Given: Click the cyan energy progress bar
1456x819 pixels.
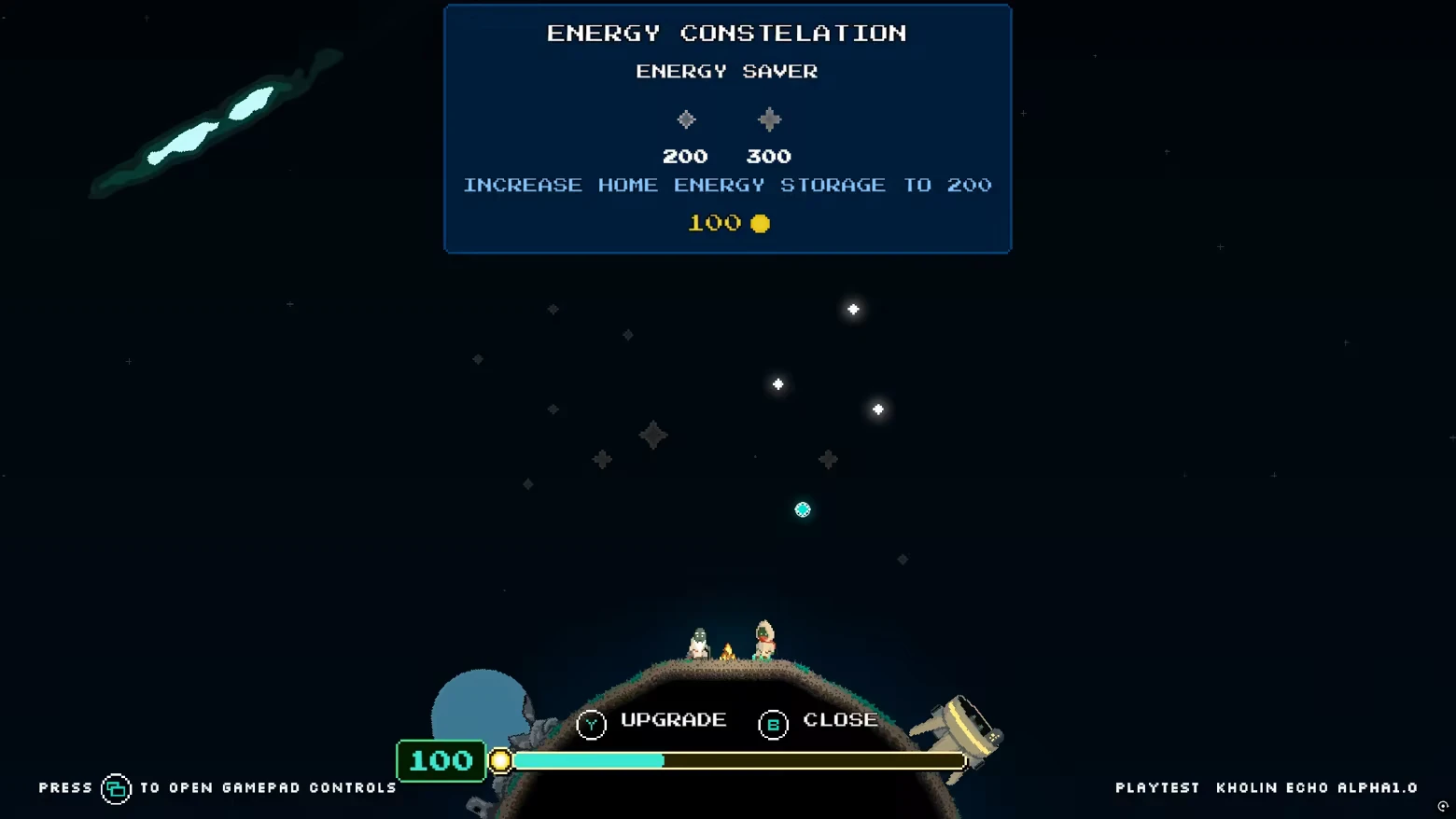Looking at the screenshot, I should coord(588,761).
